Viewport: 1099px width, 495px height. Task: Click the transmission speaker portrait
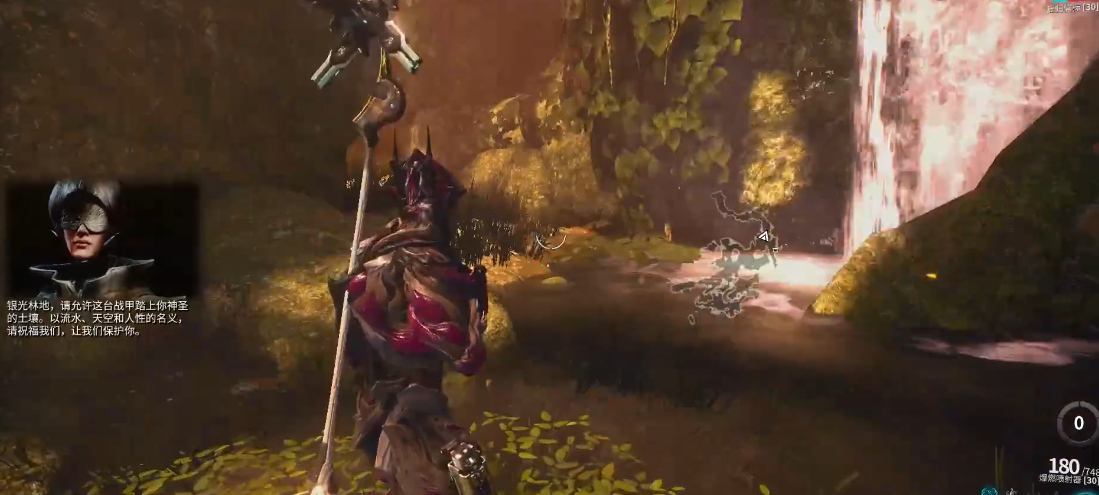point(93,238)
